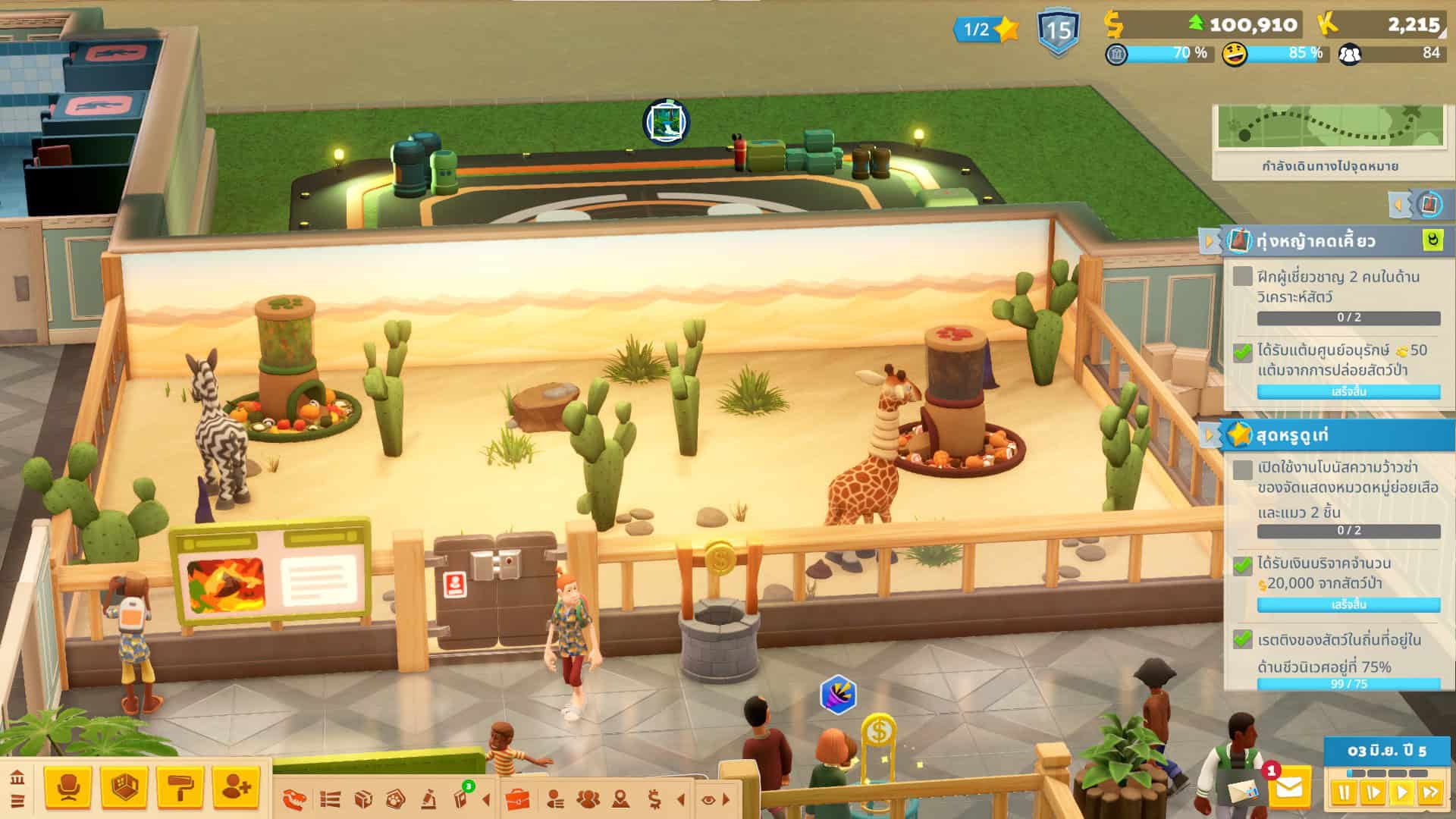Collect the floating photo frame bubble
Viewport: 1456px width, 819px height.
[x=666, y=121]
